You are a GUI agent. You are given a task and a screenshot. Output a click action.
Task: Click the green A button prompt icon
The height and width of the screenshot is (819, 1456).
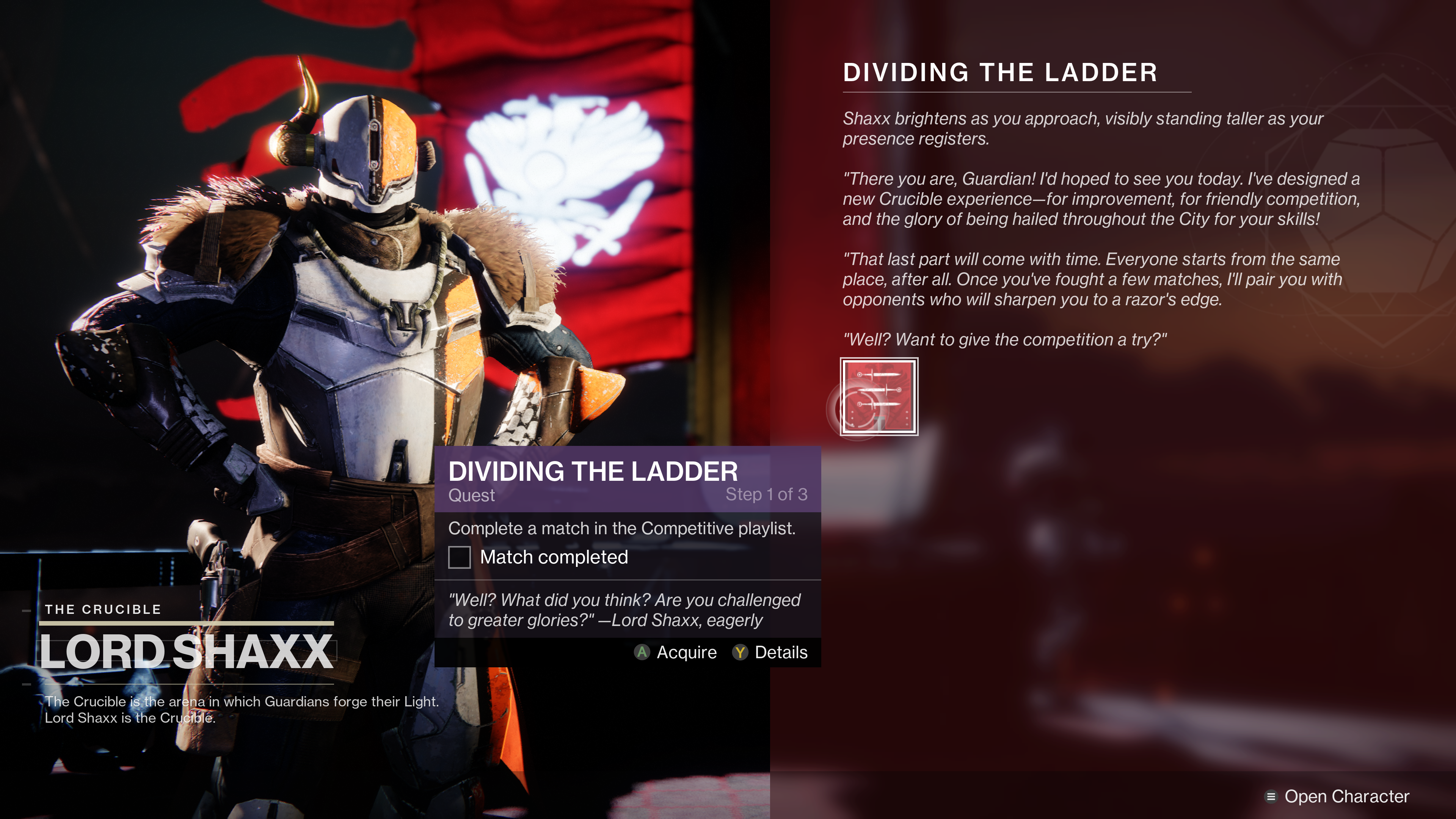[x=642, y=653]
